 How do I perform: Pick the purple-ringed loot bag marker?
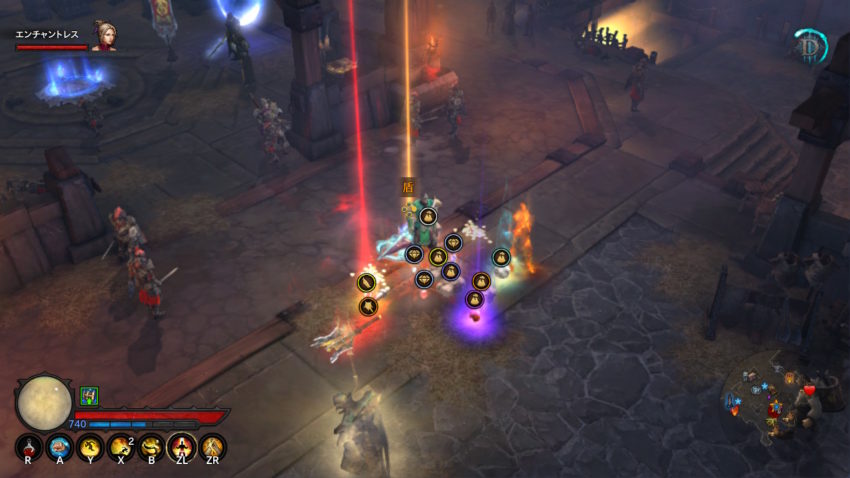[475, 299]
